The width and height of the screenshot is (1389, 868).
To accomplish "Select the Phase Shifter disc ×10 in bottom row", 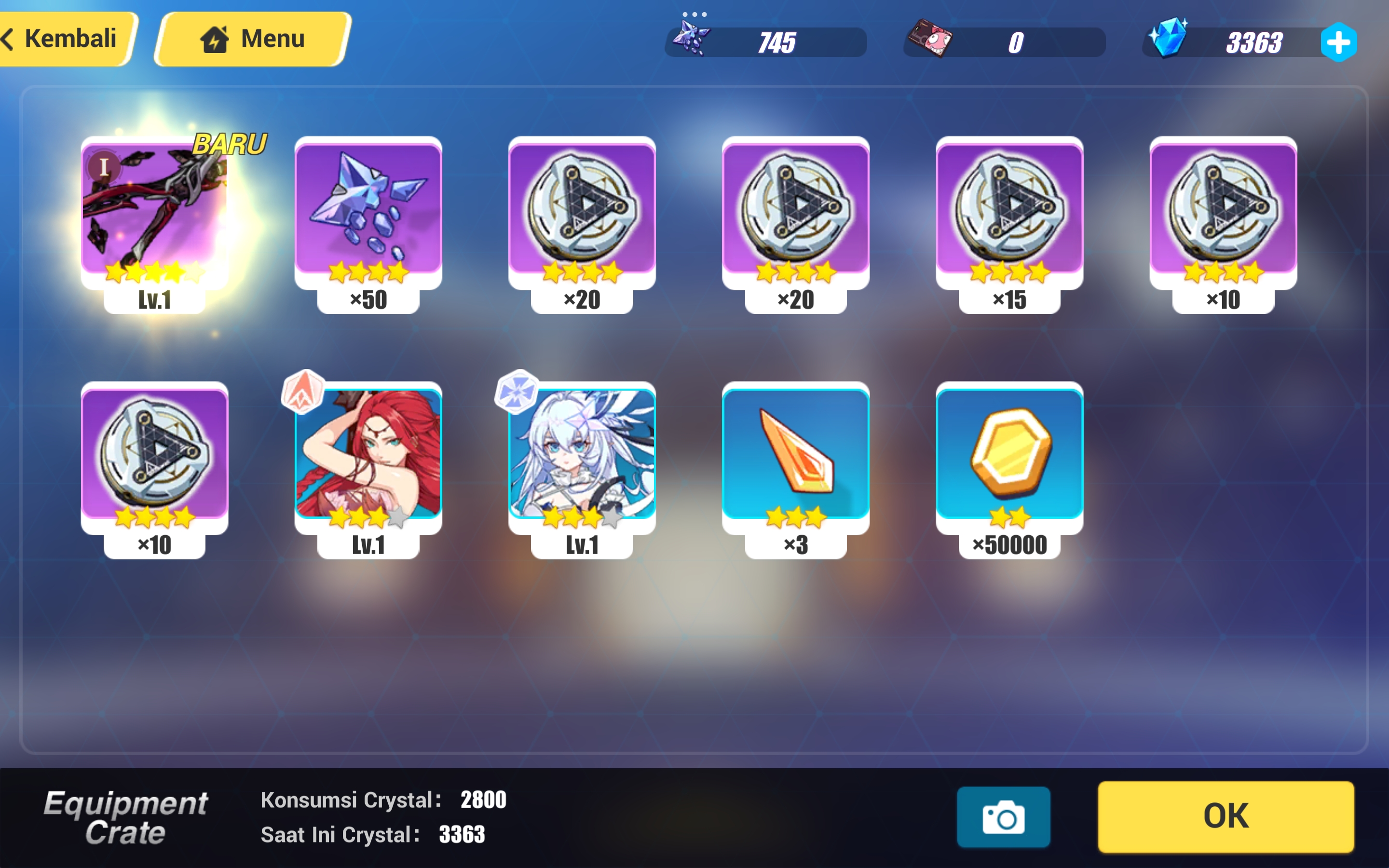I will pos(154,459).
